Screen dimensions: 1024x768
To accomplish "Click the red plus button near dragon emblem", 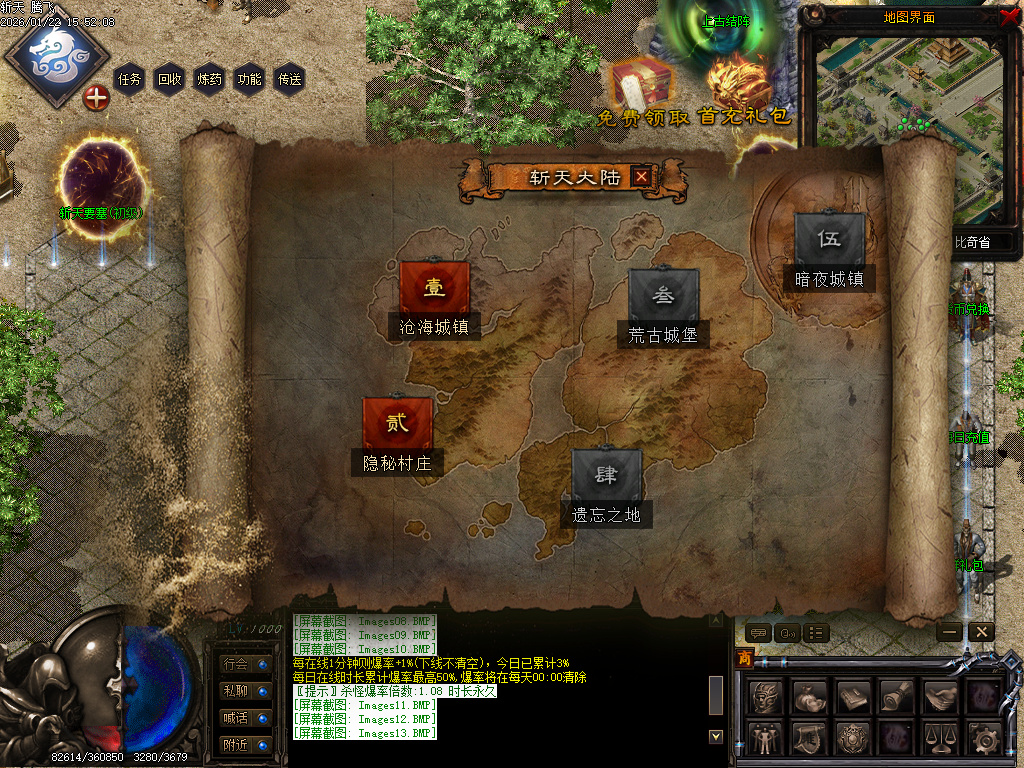I will tap(96, 98).
